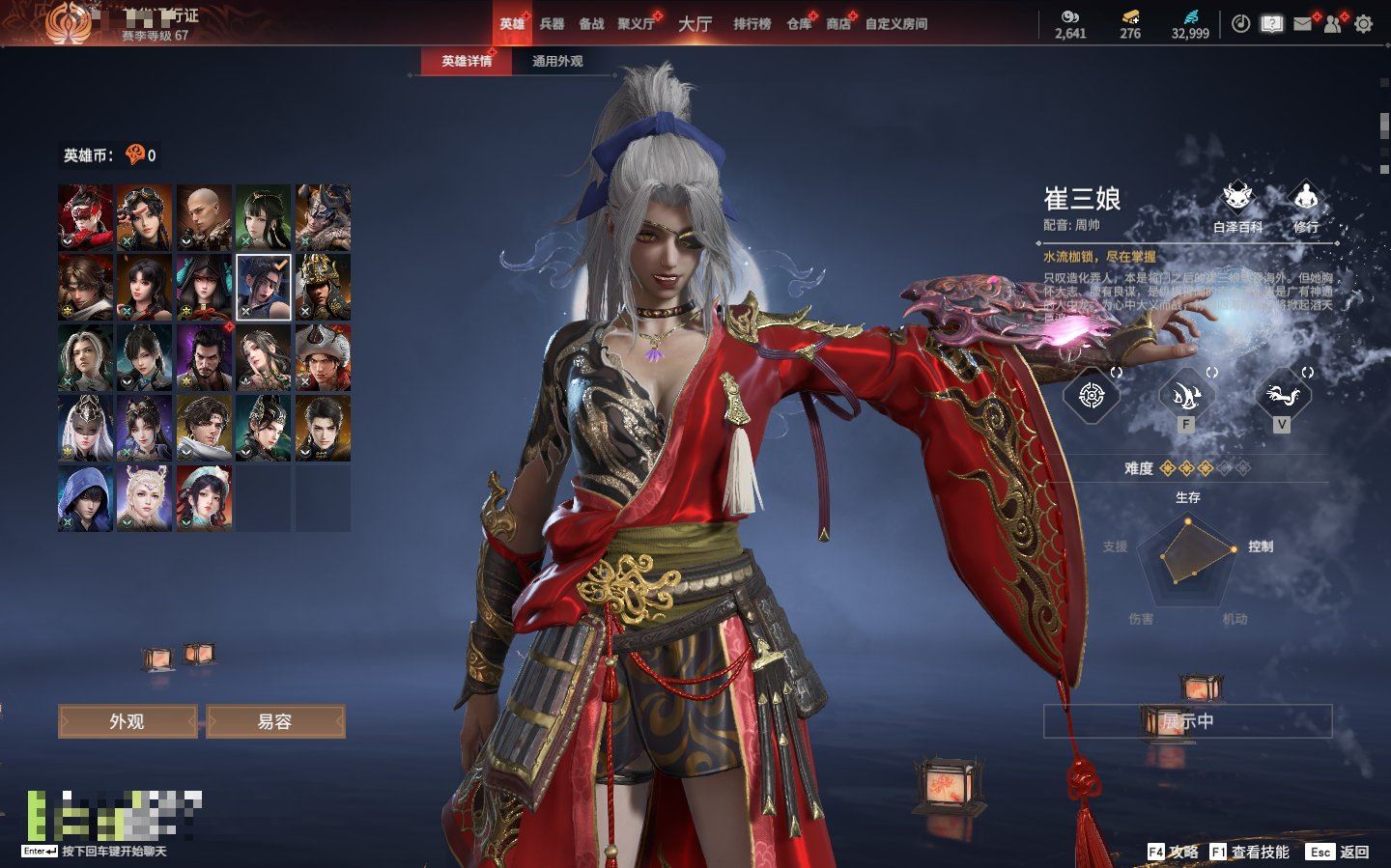This screenshot has height=868, width=1391.
Task: Select the 英雄详情 tab
Action: click(x=467, y=61)
